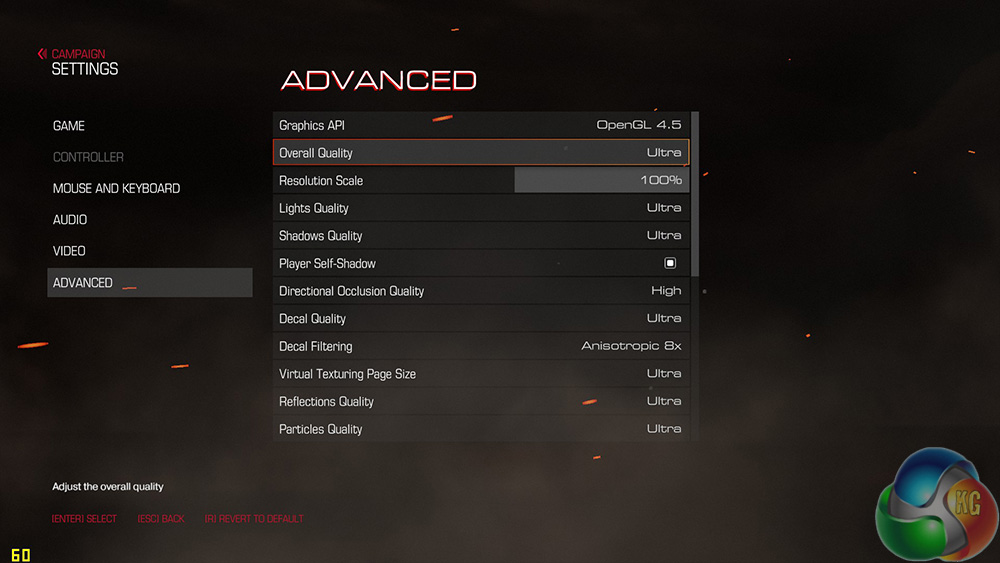This screenshot has width=1000, height=563.
Task: Go back to the Campaign menu
Action: click(x=72, y=54)
